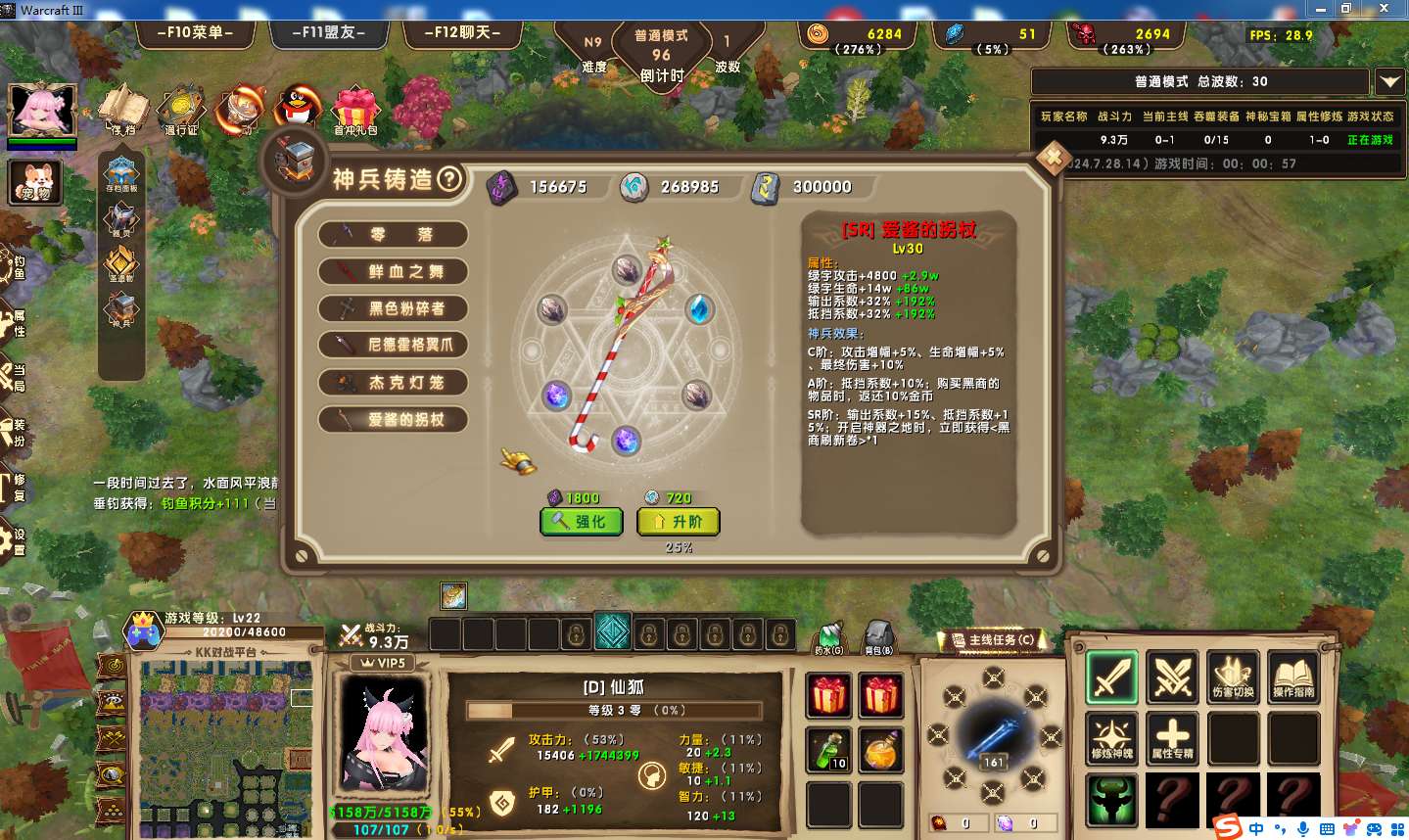Viewport: 1409px width, 840px height.
Task: Open the 操作指南 guide book
Action: pyautogui.click(x=1293, y=677)
